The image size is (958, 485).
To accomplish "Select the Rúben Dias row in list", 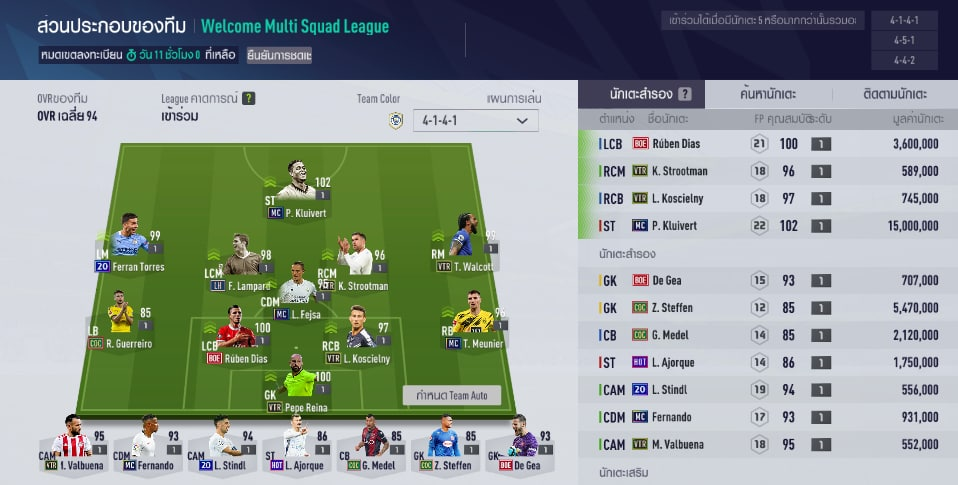I will [x=768, y=144].
